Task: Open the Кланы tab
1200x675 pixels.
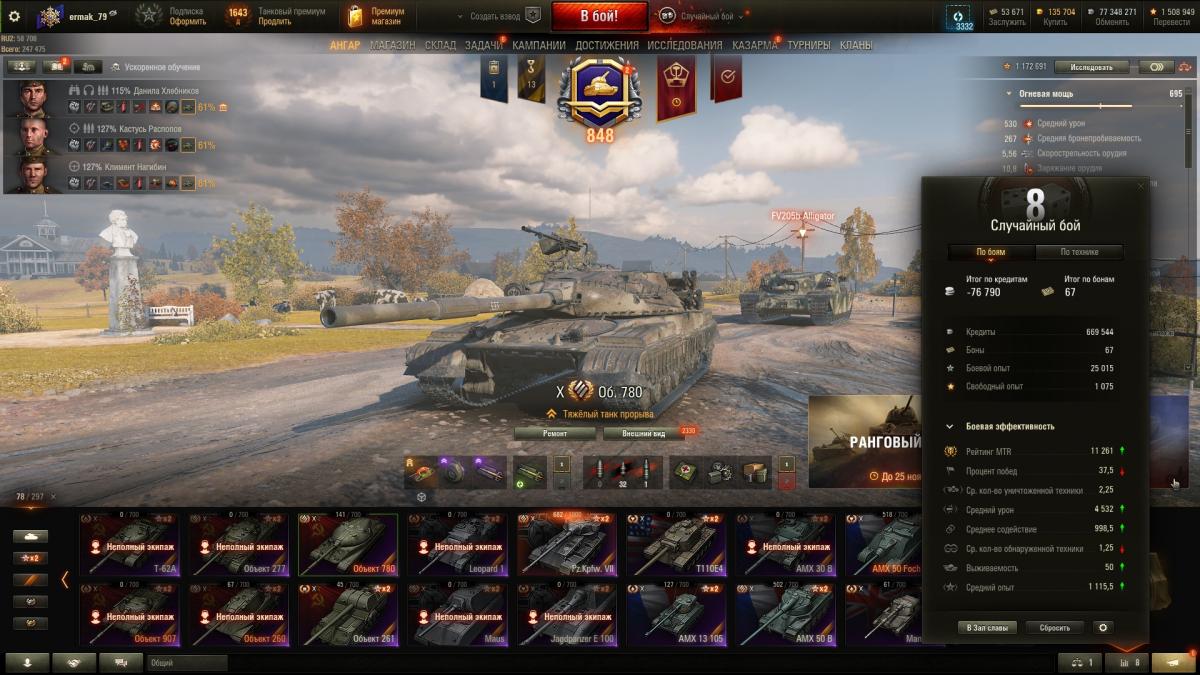Action: [855, 45]
